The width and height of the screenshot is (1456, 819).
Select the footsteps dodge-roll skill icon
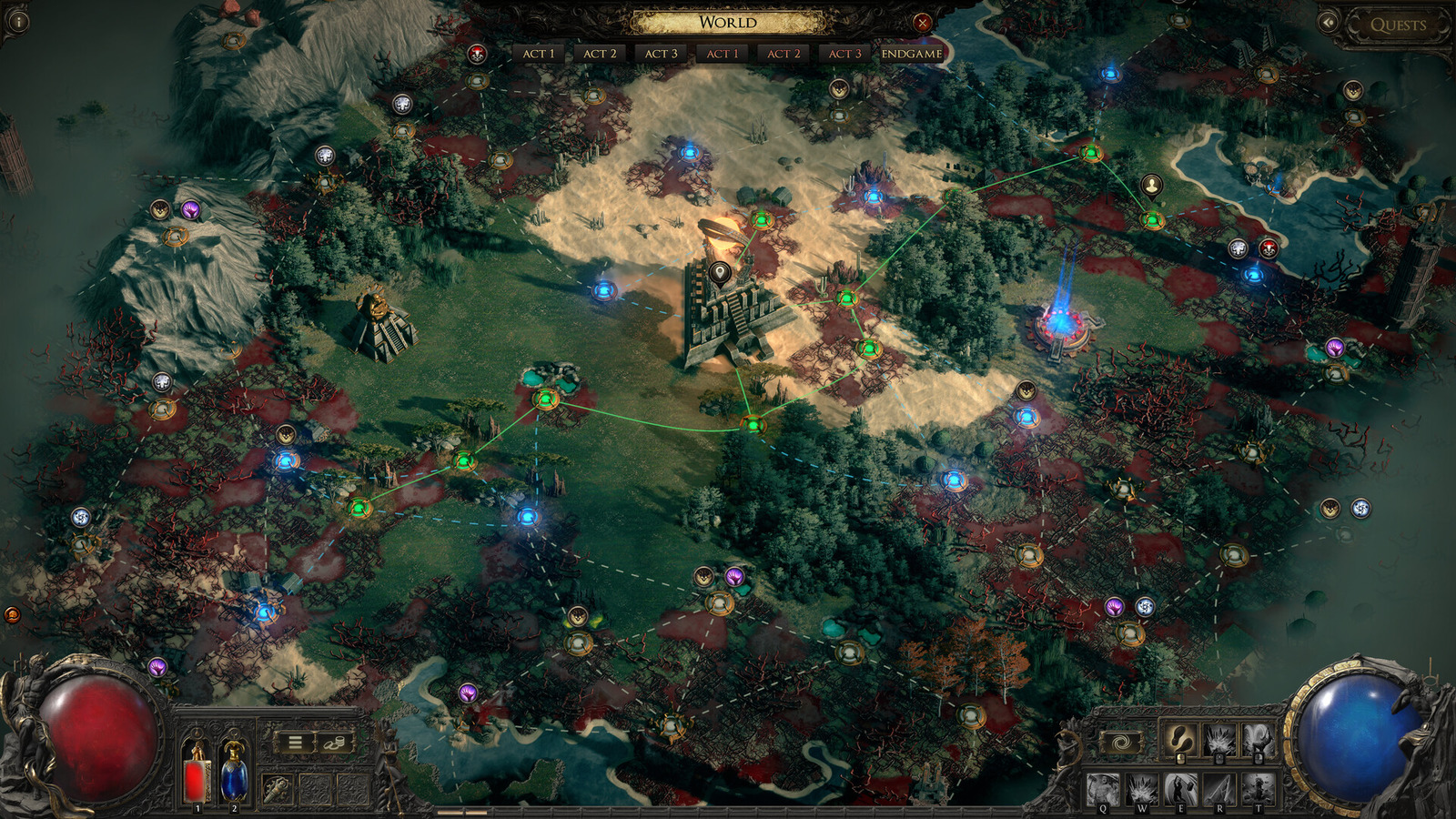coord(1181,739)
